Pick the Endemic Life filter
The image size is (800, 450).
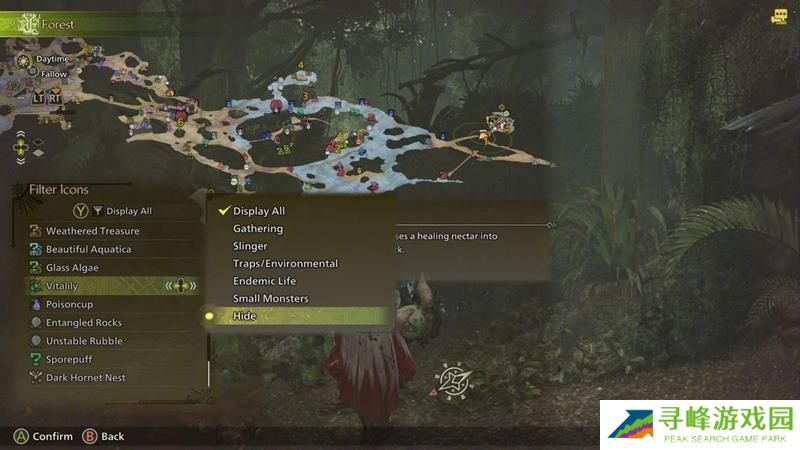coord(265,281)
